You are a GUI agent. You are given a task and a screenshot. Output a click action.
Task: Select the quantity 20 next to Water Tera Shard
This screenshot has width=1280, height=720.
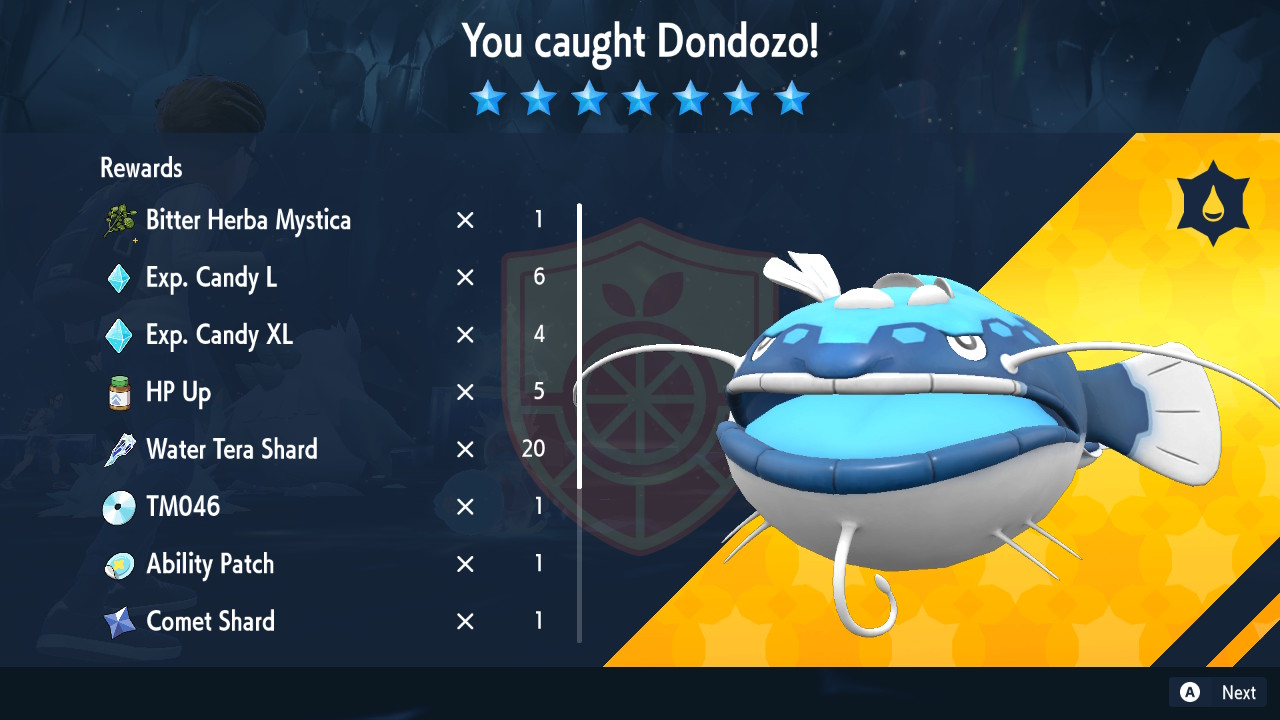click(x=531, y=449)
